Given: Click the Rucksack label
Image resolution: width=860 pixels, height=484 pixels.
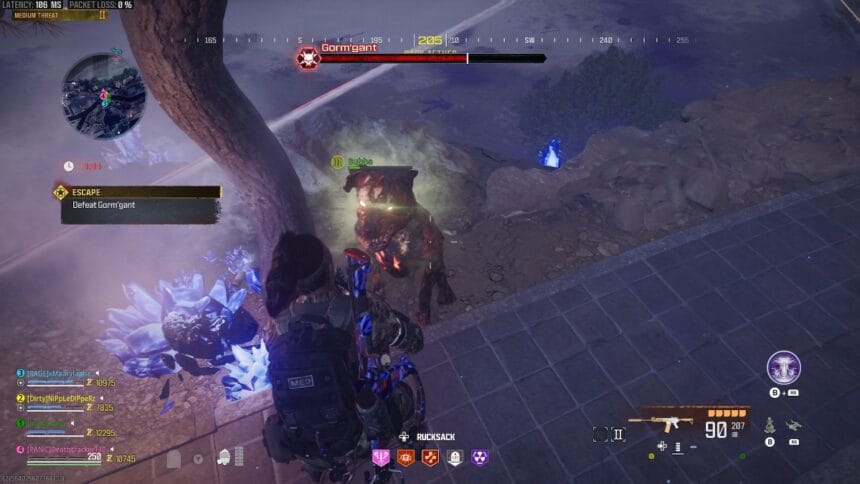Looking at the screenshot, I should (x=437, y=436).
